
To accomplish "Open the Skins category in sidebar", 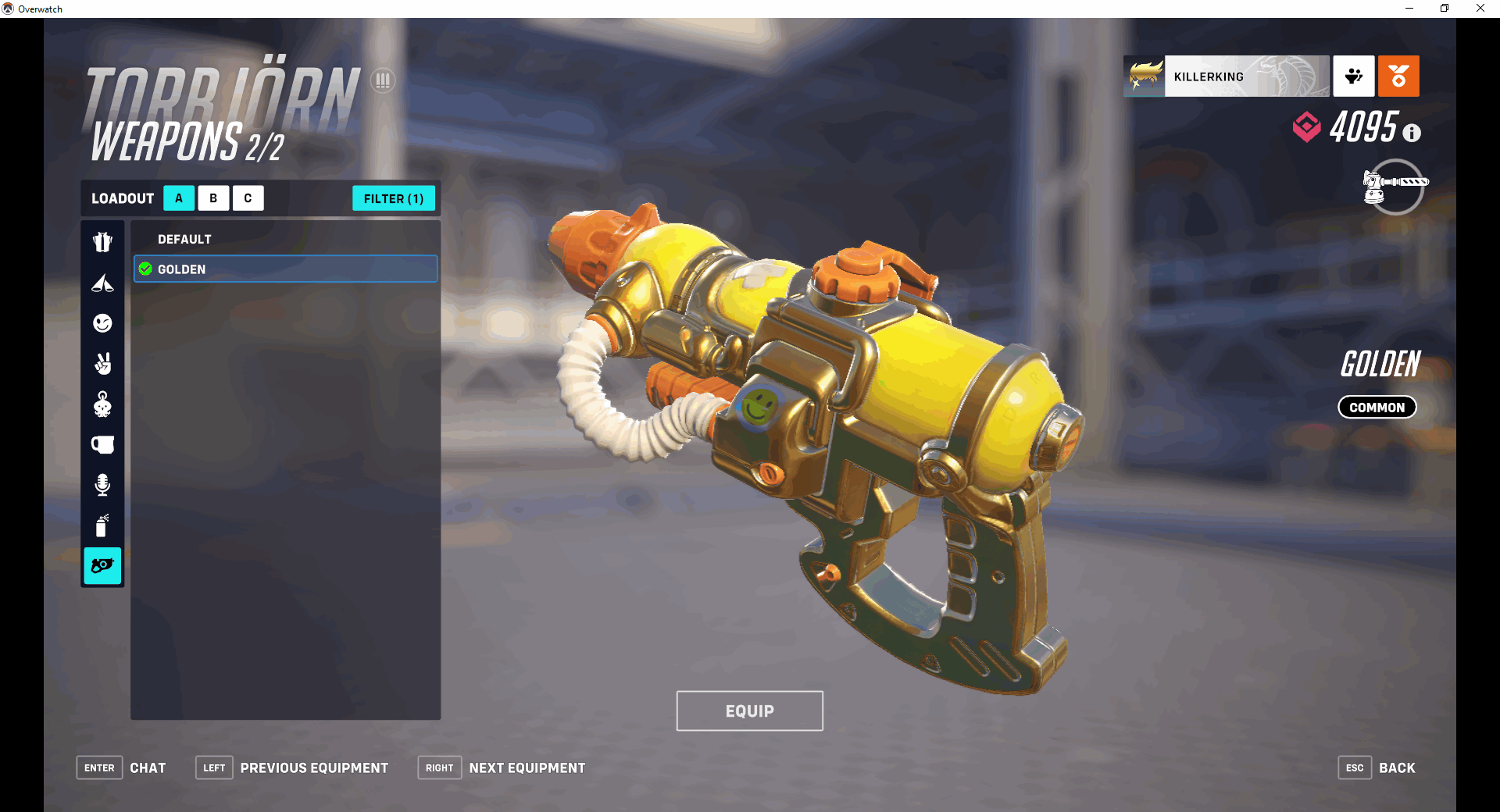I will 102,241.
